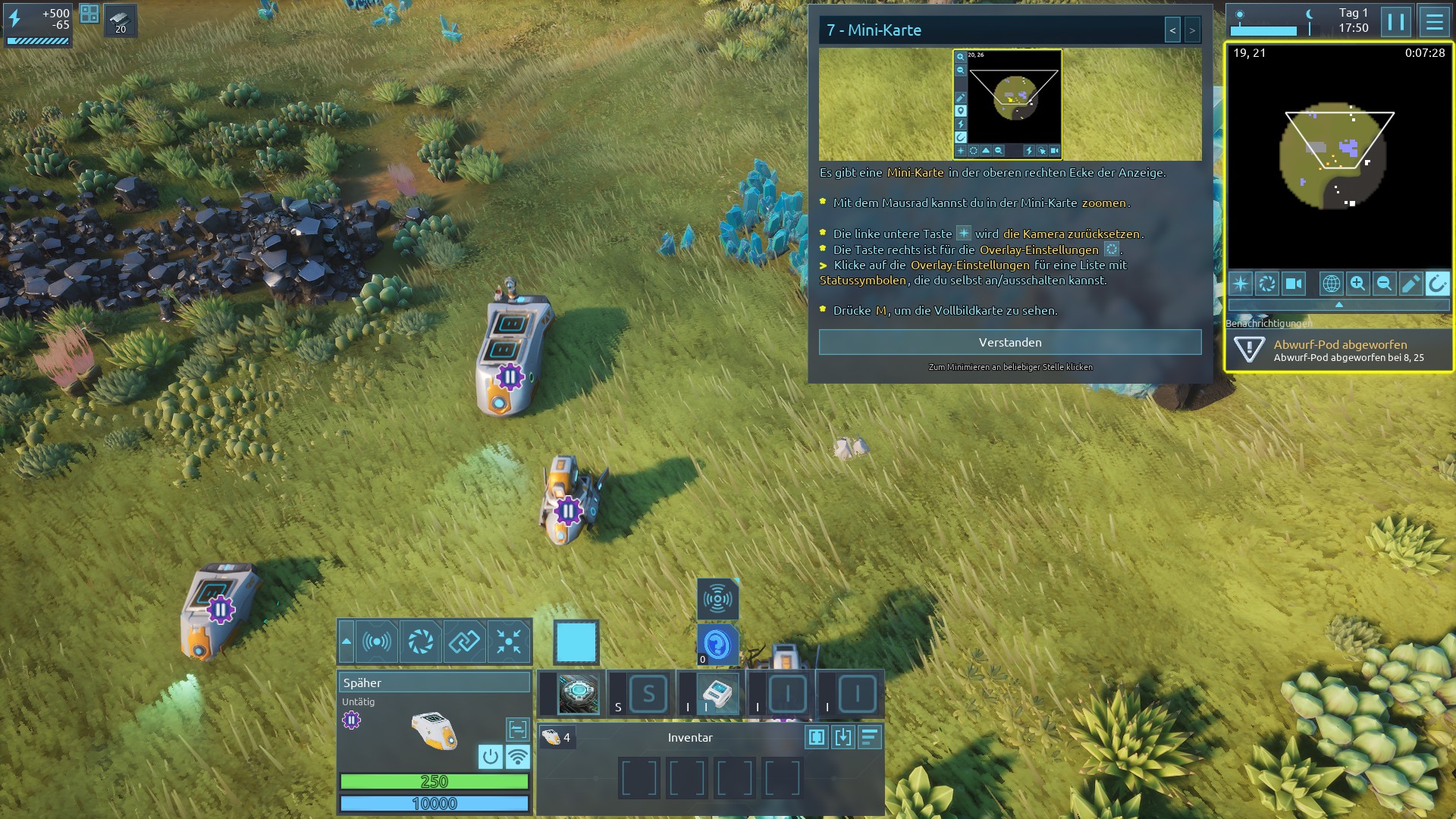Confirm the tutorial with the Verstanden button
The height and width of the screenshot is (819, 1456).
[x=1009, y=343]
